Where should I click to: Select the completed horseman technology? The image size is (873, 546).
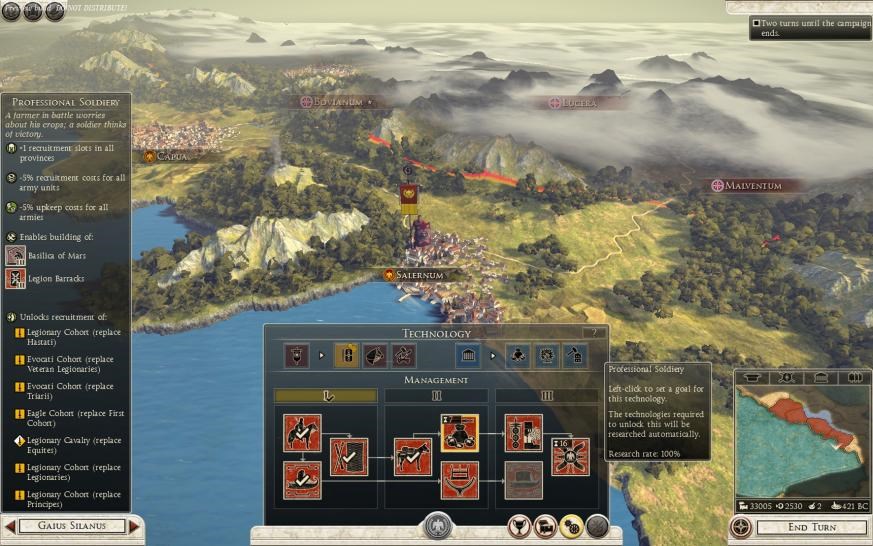click(301, 433)
